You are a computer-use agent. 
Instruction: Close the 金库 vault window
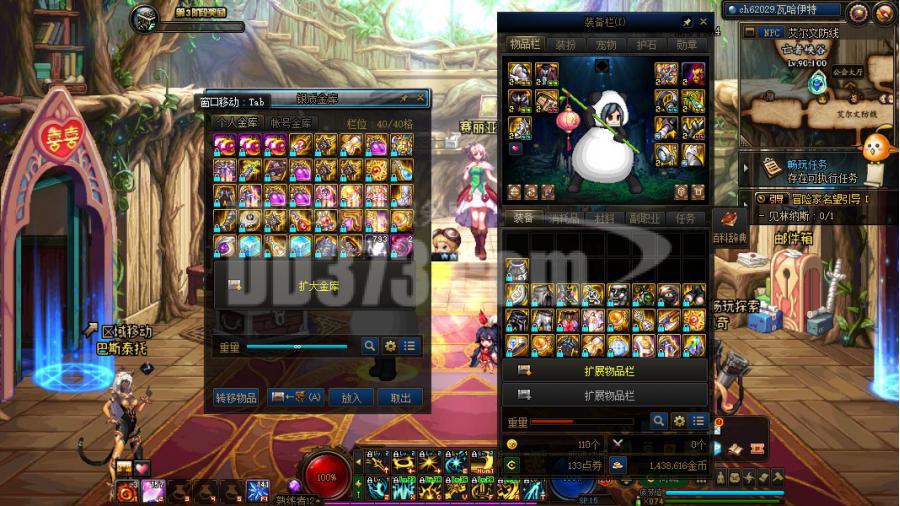tap(420, 99)
